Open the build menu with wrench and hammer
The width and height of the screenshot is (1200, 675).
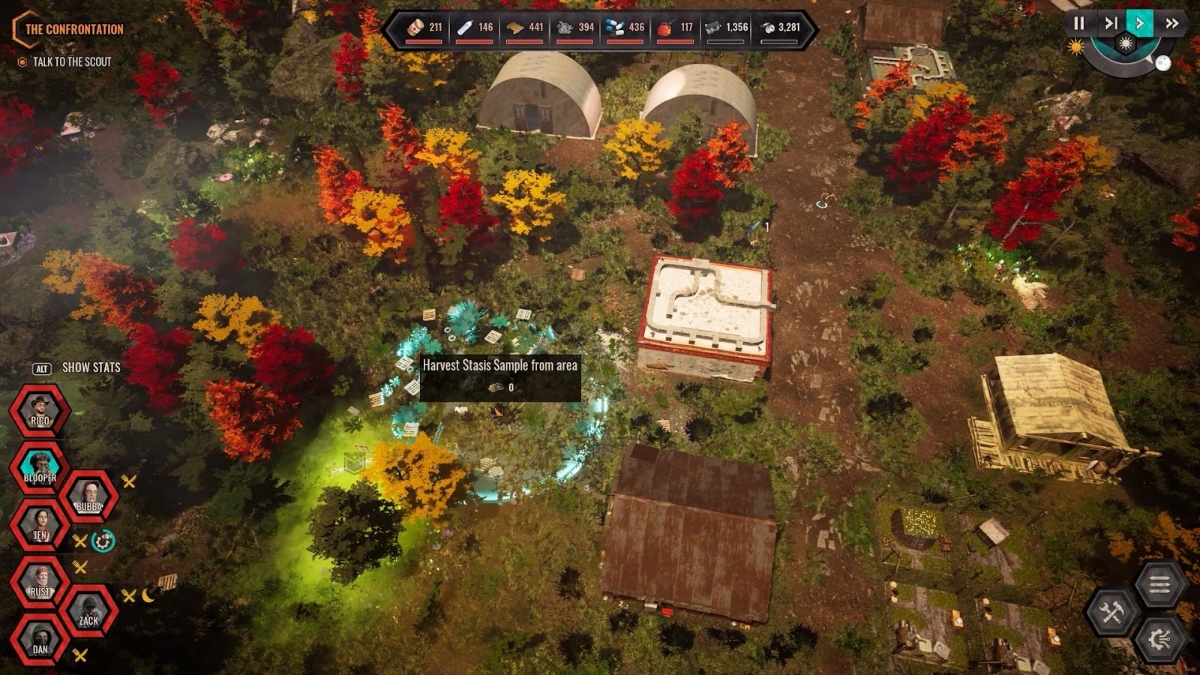click(1113, 612)
